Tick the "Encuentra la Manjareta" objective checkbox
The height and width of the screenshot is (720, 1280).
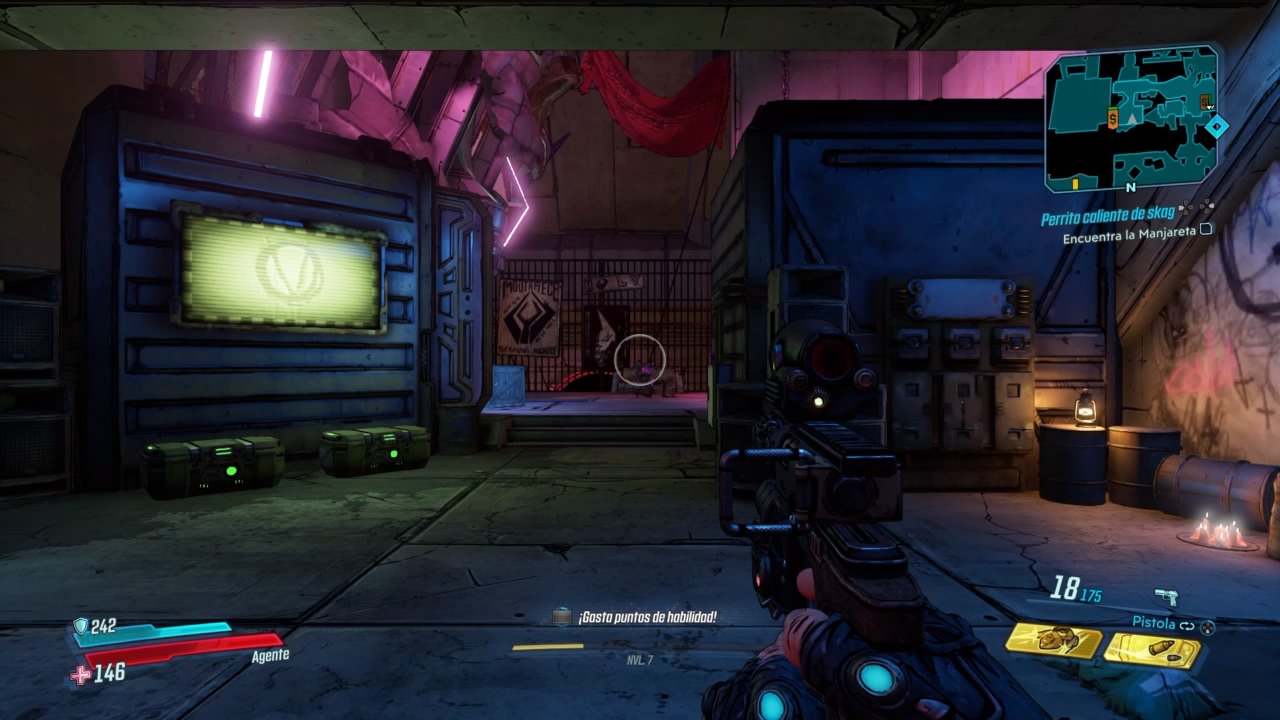click(x=1206, y=229)
